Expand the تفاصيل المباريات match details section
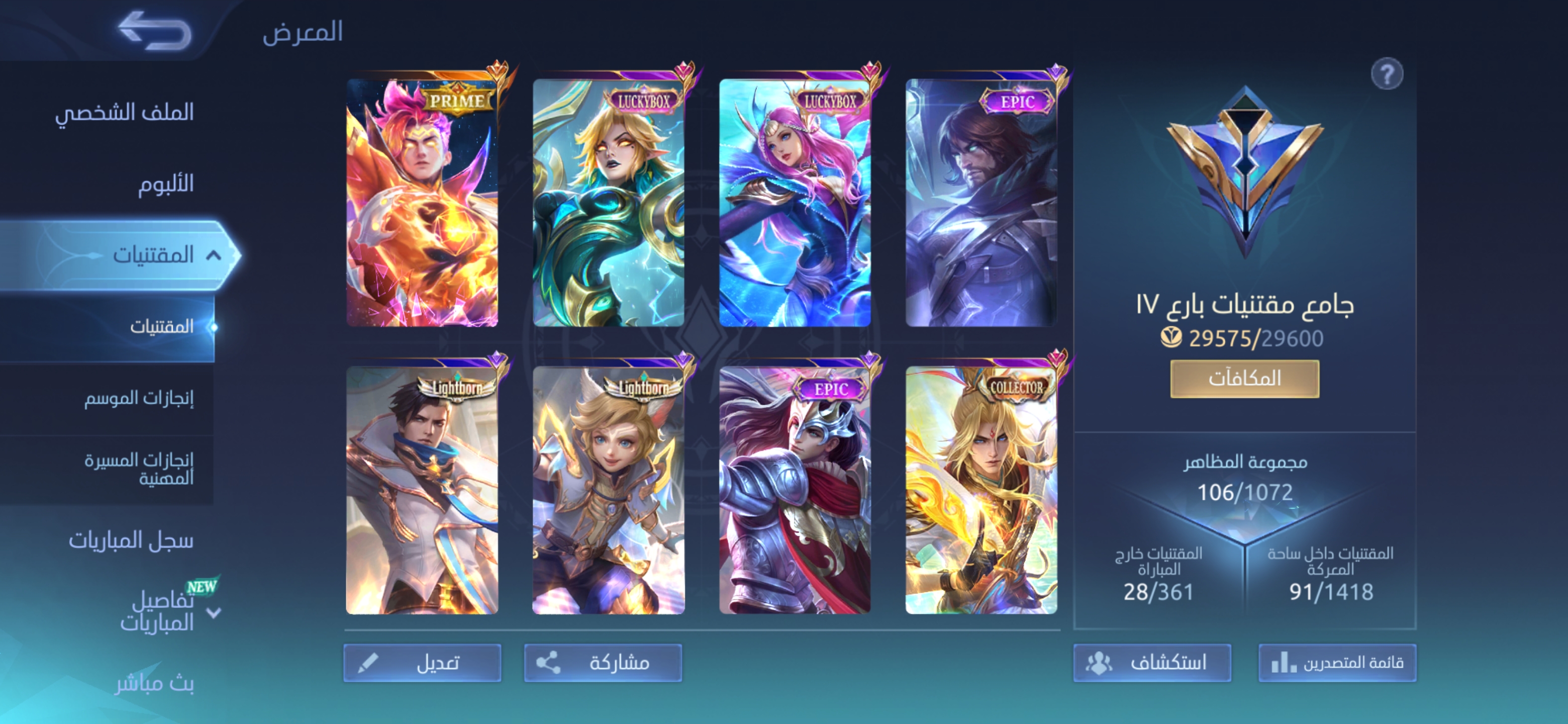Screen dimensions: 1568x724 213,612
